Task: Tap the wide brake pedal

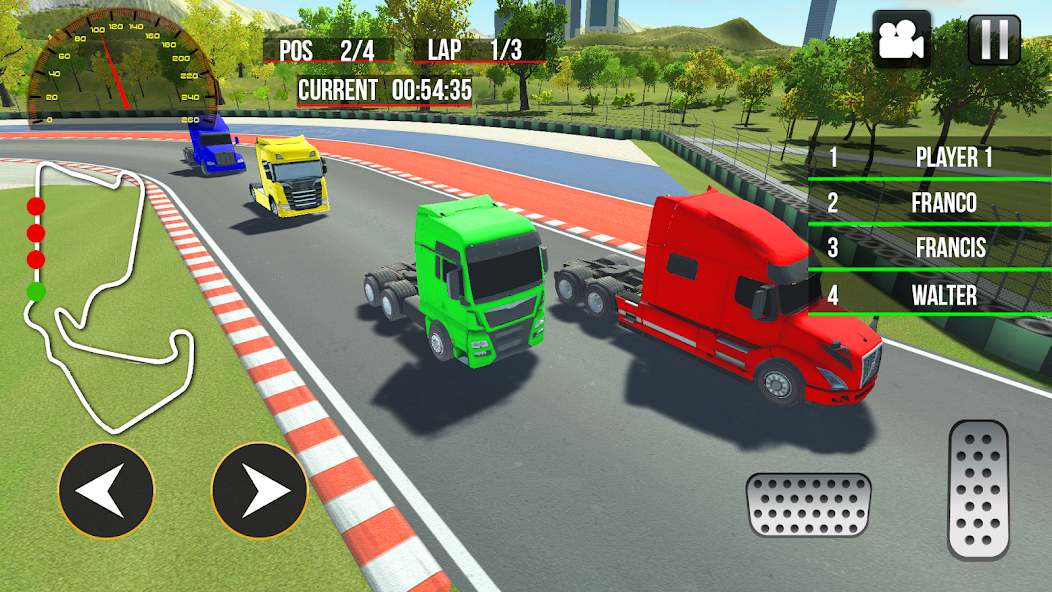Action: (808, 505)
